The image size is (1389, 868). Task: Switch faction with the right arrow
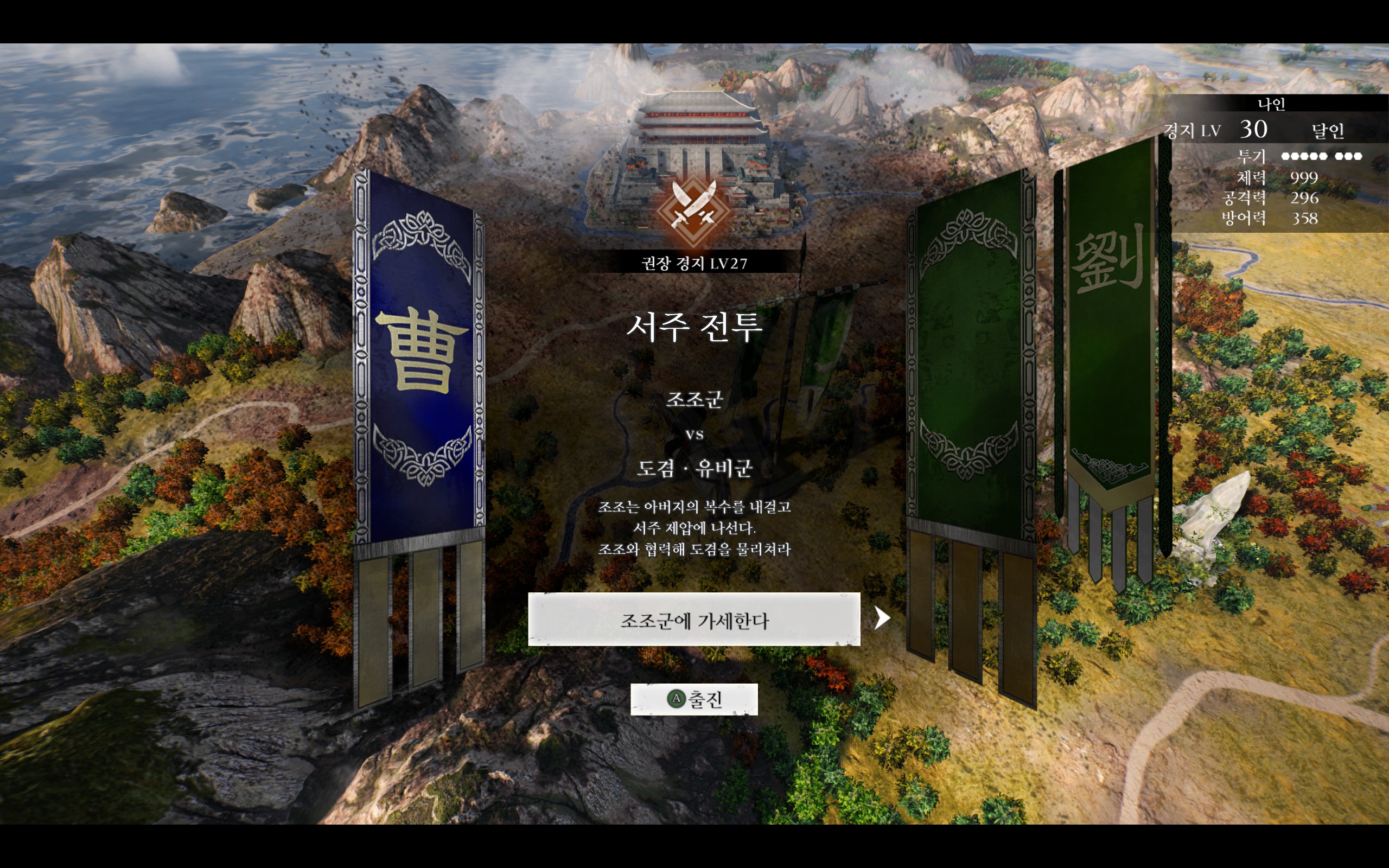click(882, 618)
